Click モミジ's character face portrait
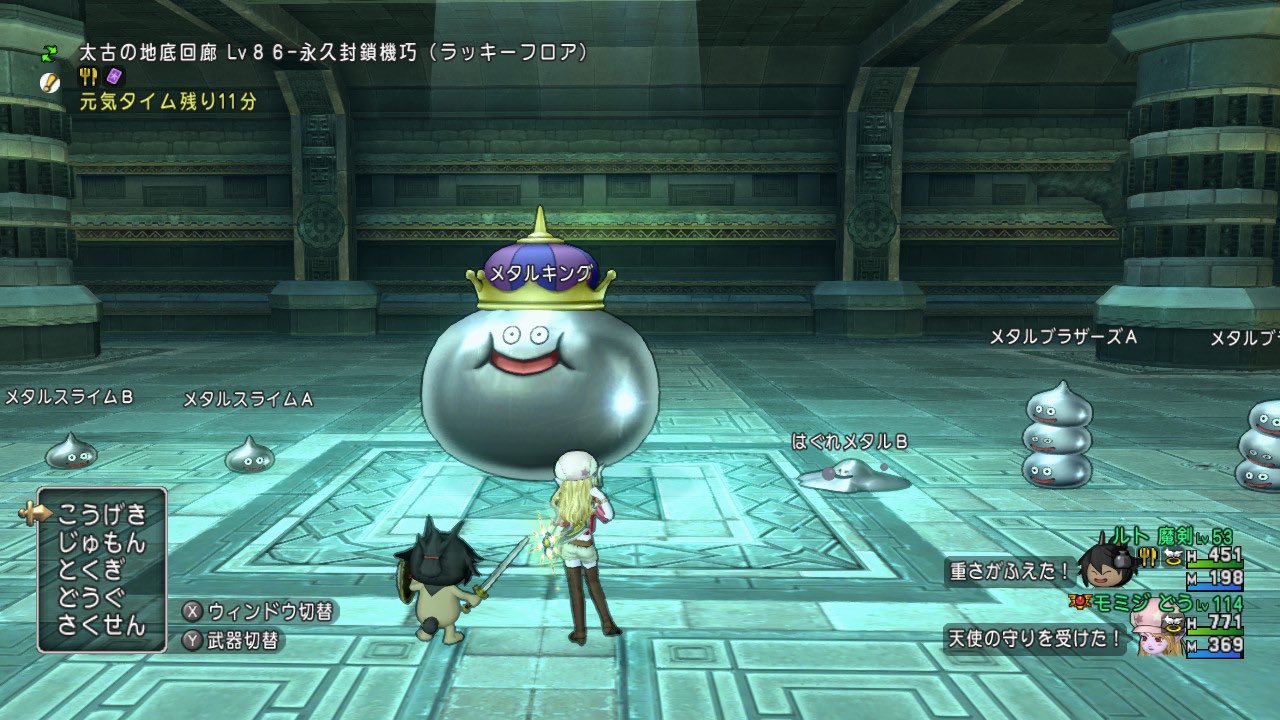The height and width of the screenshot is (720, 1280). tap(1155, 640)
